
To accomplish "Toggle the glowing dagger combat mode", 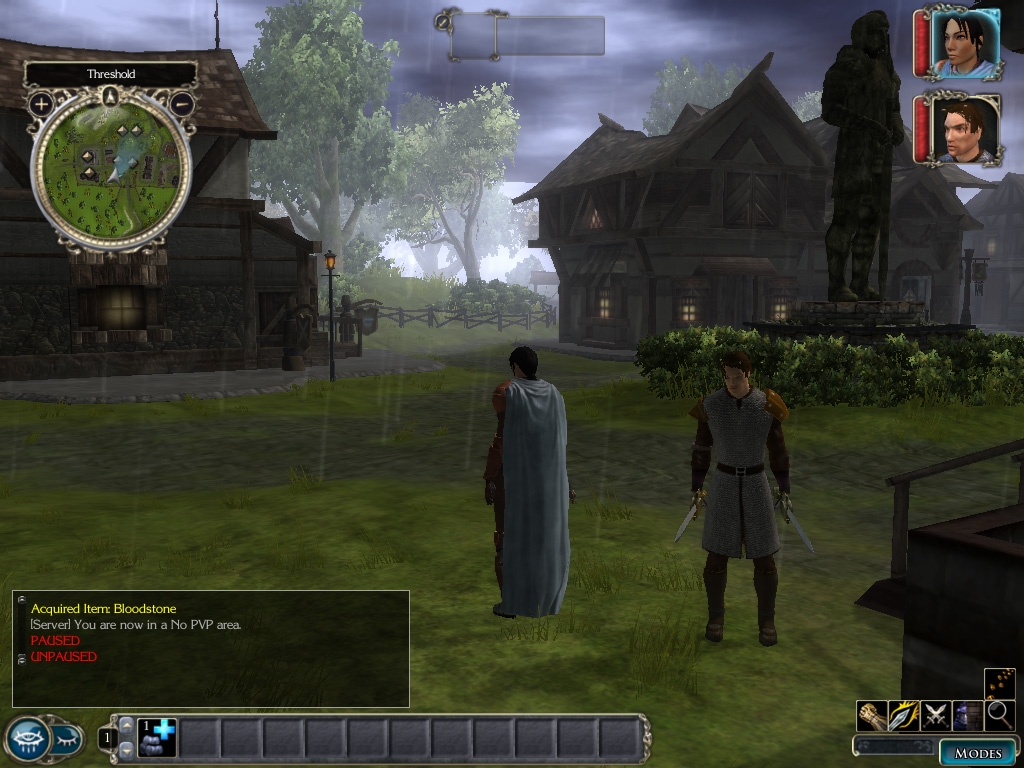I will click(904, 716).
